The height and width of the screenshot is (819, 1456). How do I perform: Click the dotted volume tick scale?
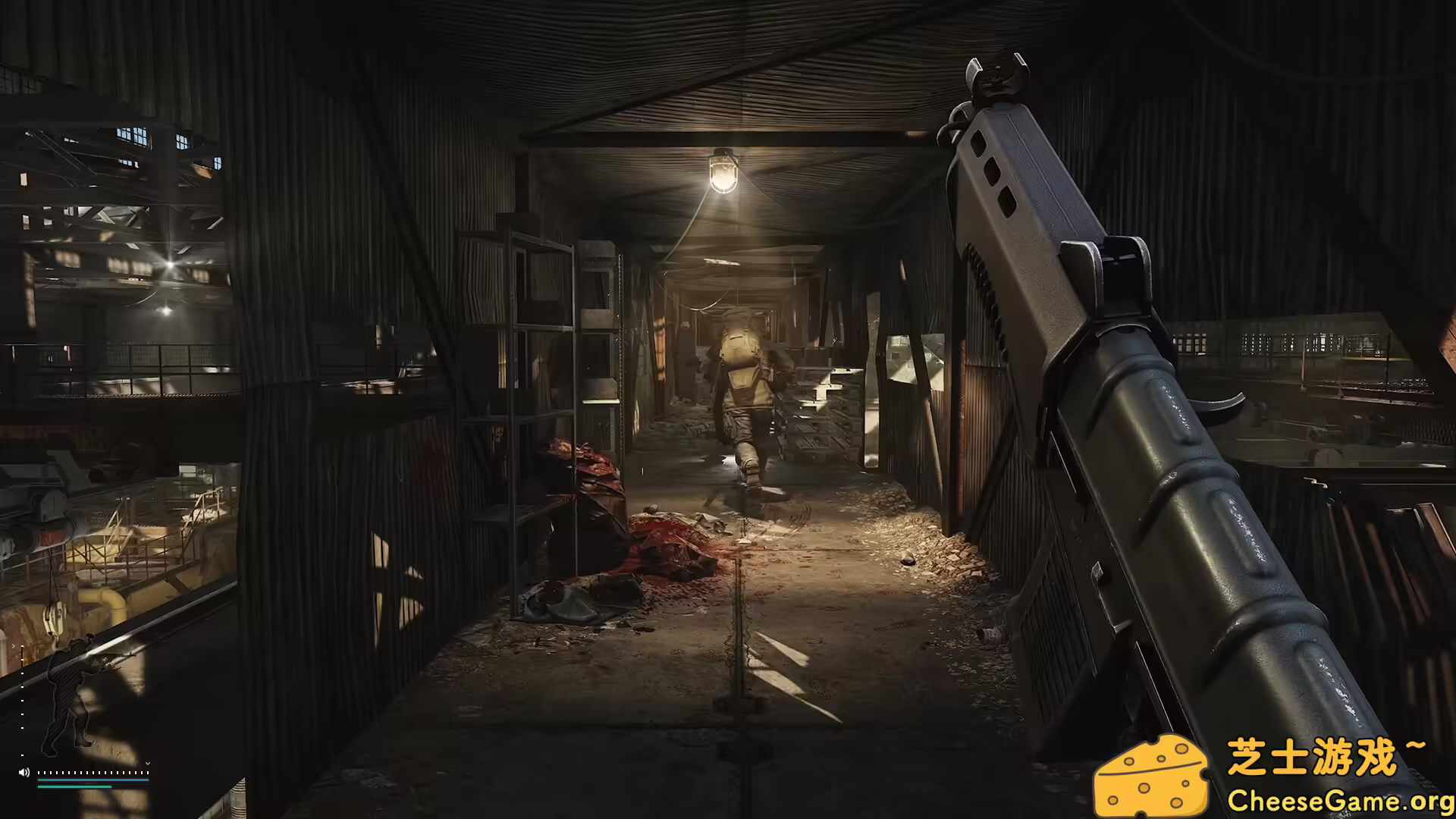pyautogui.click(x=93, y=773)
